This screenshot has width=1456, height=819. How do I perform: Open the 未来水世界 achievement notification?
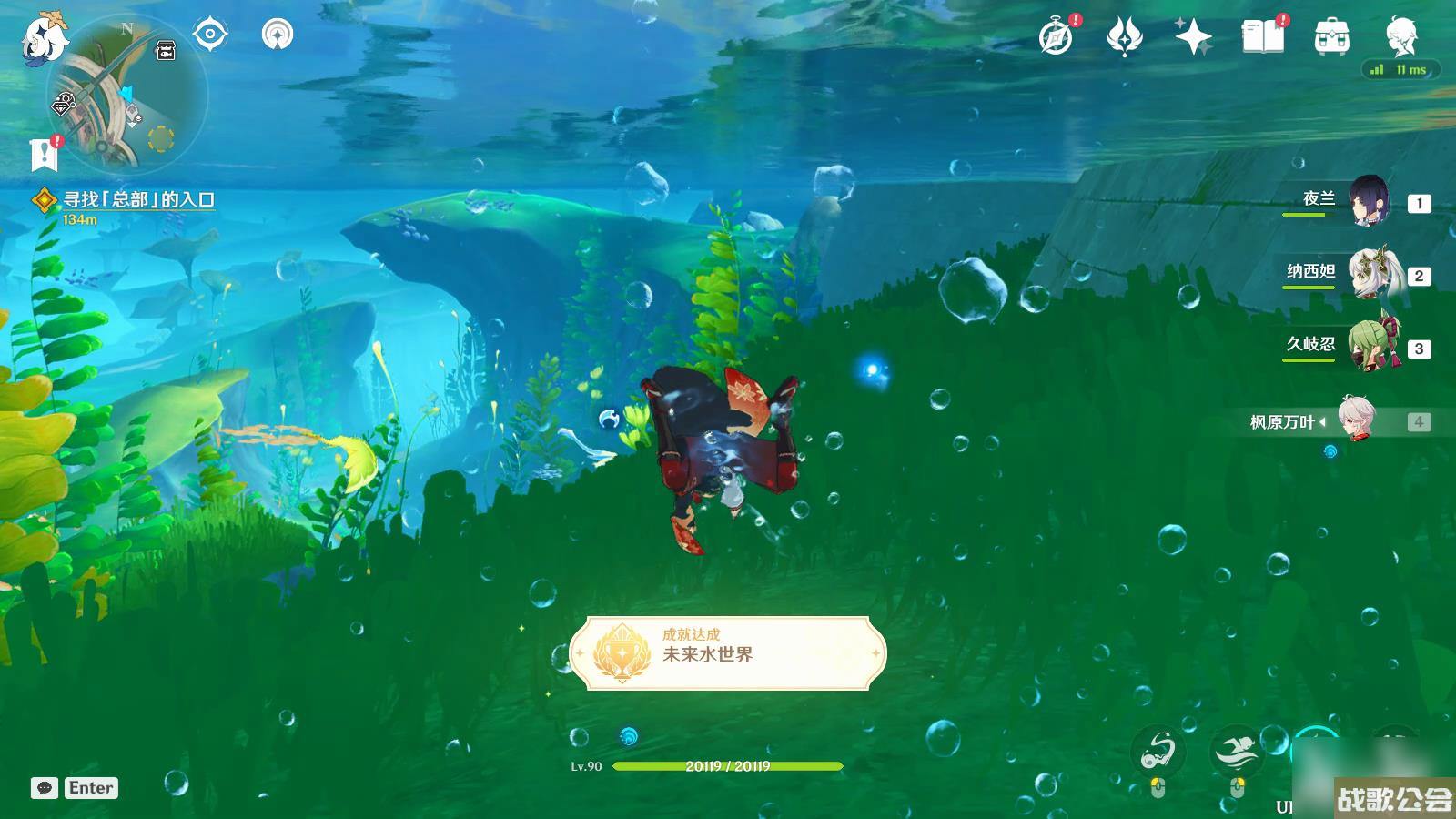click(x=728, y=652)
